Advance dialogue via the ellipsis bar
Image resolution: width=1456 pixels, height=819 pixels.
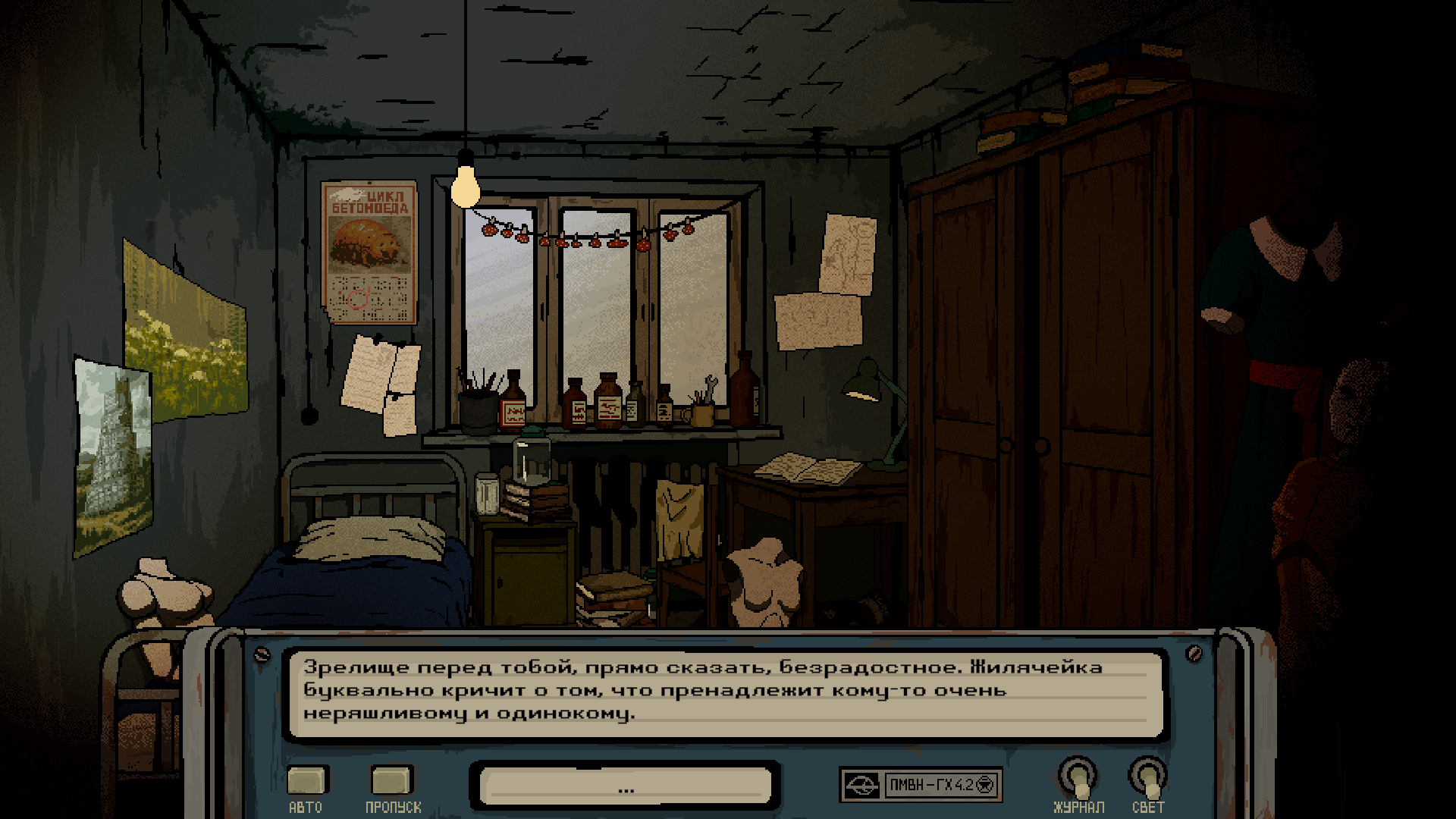click(626, 786)
